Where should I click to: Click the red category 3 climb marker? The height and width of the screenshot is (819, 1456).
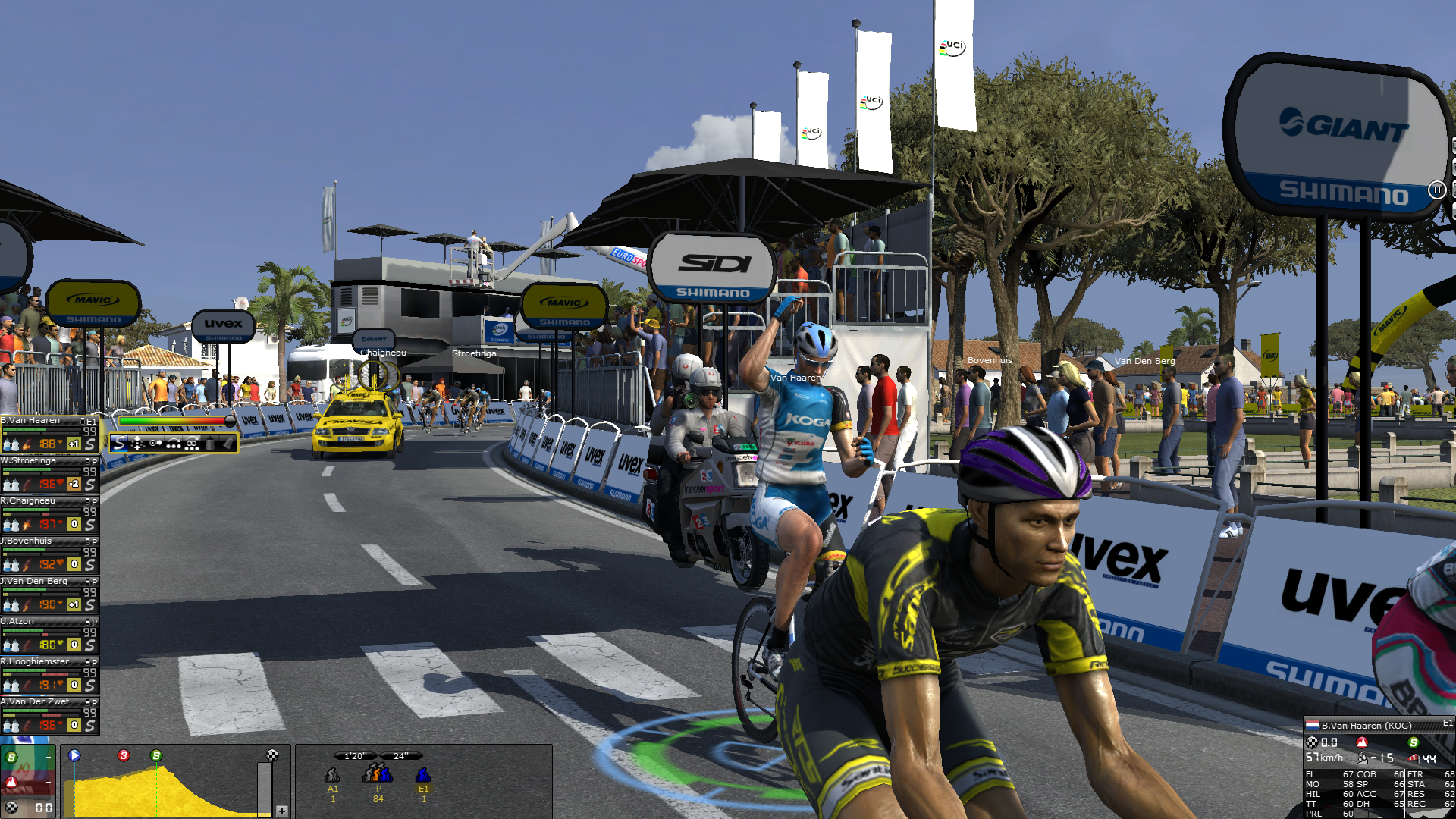tap(124, 755)
